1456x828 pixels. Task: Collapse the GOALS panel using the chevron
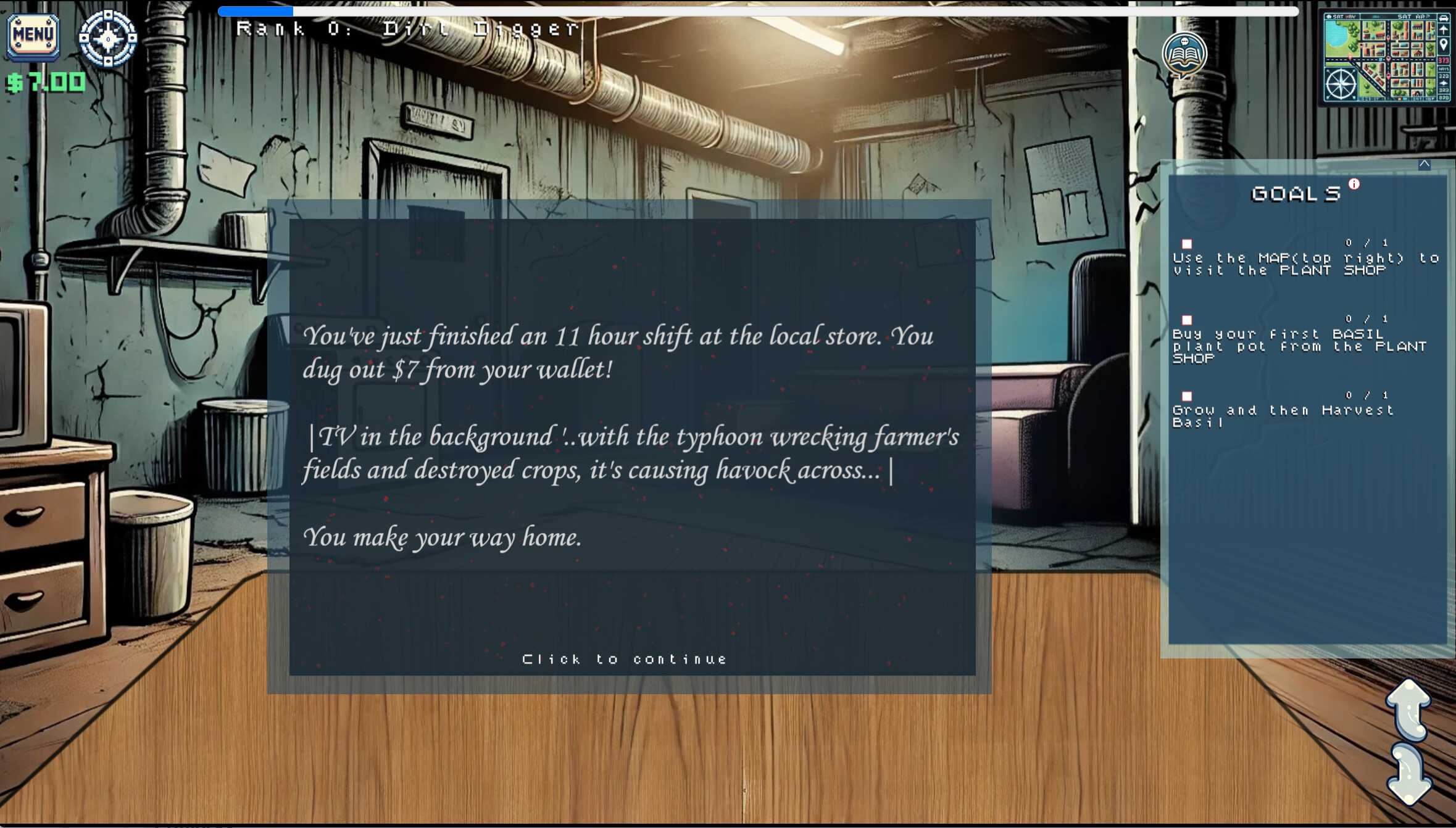click(1424, 164)
